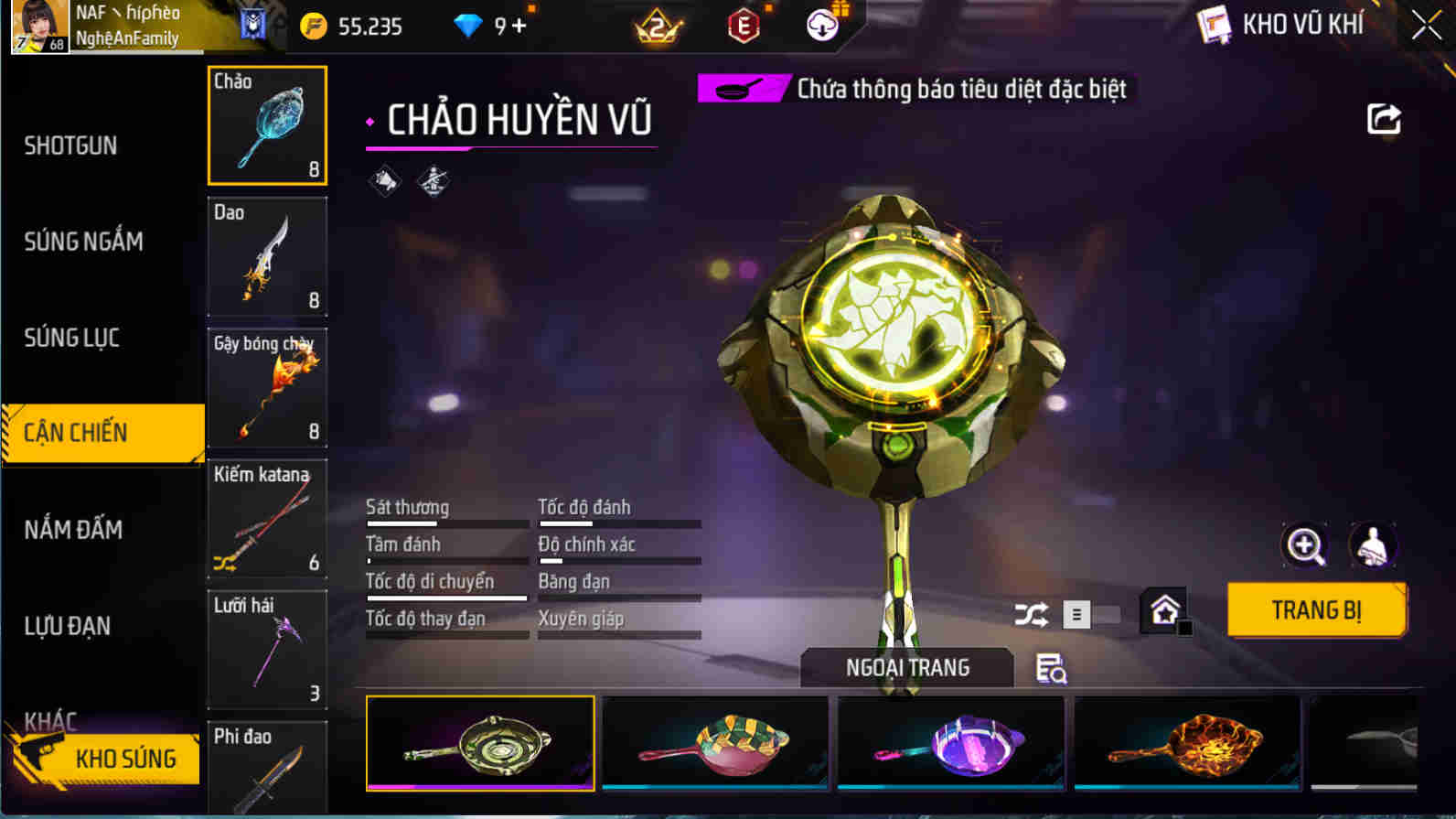Switch to the CẬN CHIẾN category
Image resolution: width=1456 pixels, height=819 pixels.
point(73,432)
